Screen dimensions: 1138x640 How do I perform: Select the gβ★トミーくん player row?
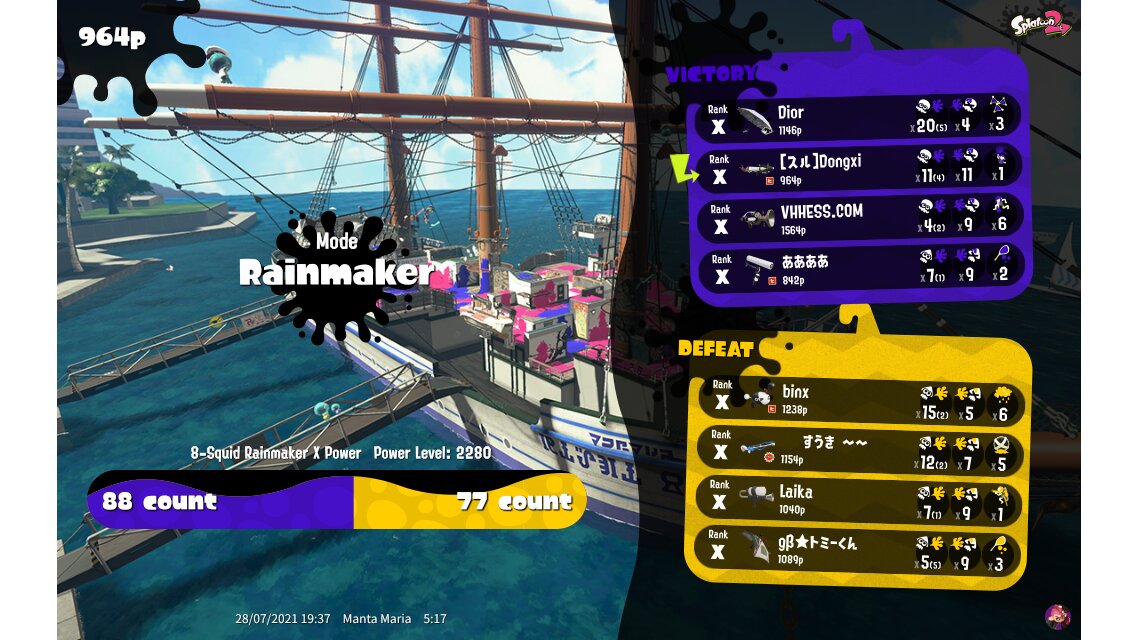858,550
